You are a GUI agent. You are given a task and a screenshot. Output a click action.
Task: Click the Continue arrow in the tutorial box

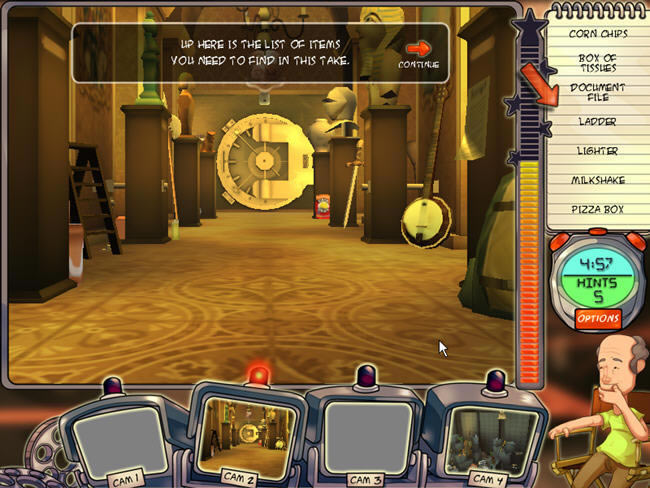tap(417, 49)
